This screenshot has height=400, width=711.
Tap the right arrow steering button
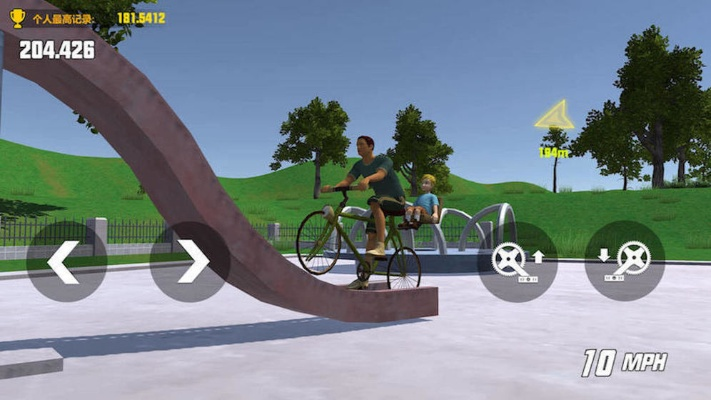pyautogui.click(x=190, y=261)
